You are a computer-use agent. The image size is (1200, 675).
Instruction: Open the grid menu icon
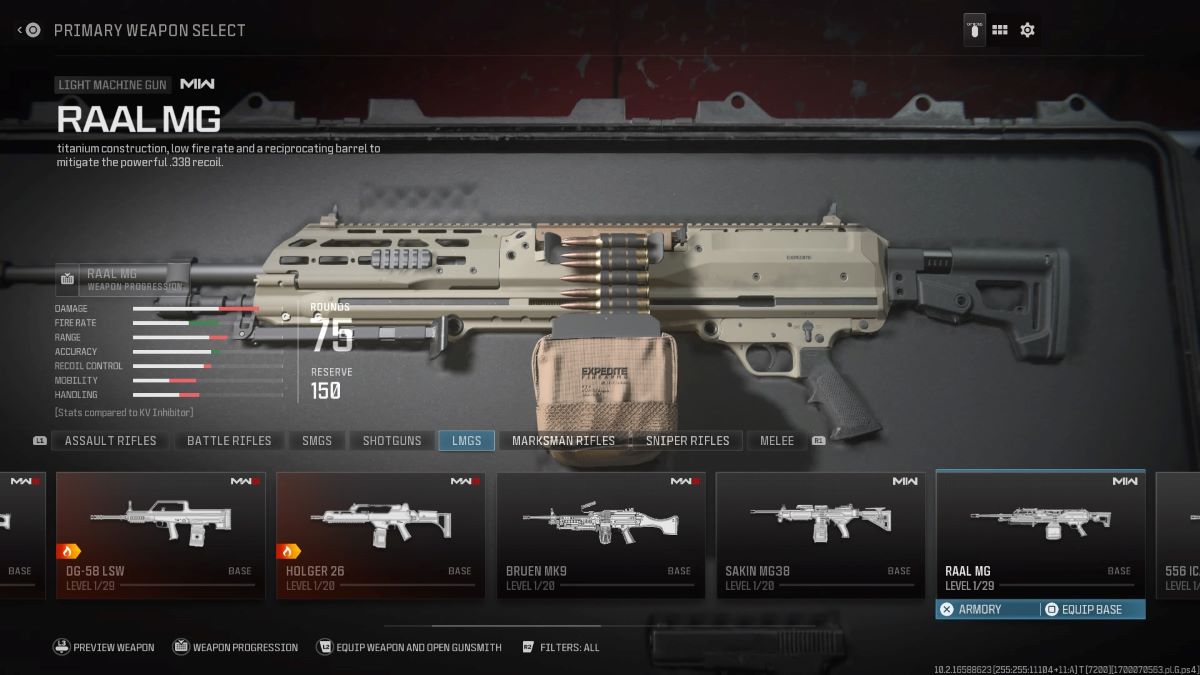pyautogui.click(x=999, y=30)
